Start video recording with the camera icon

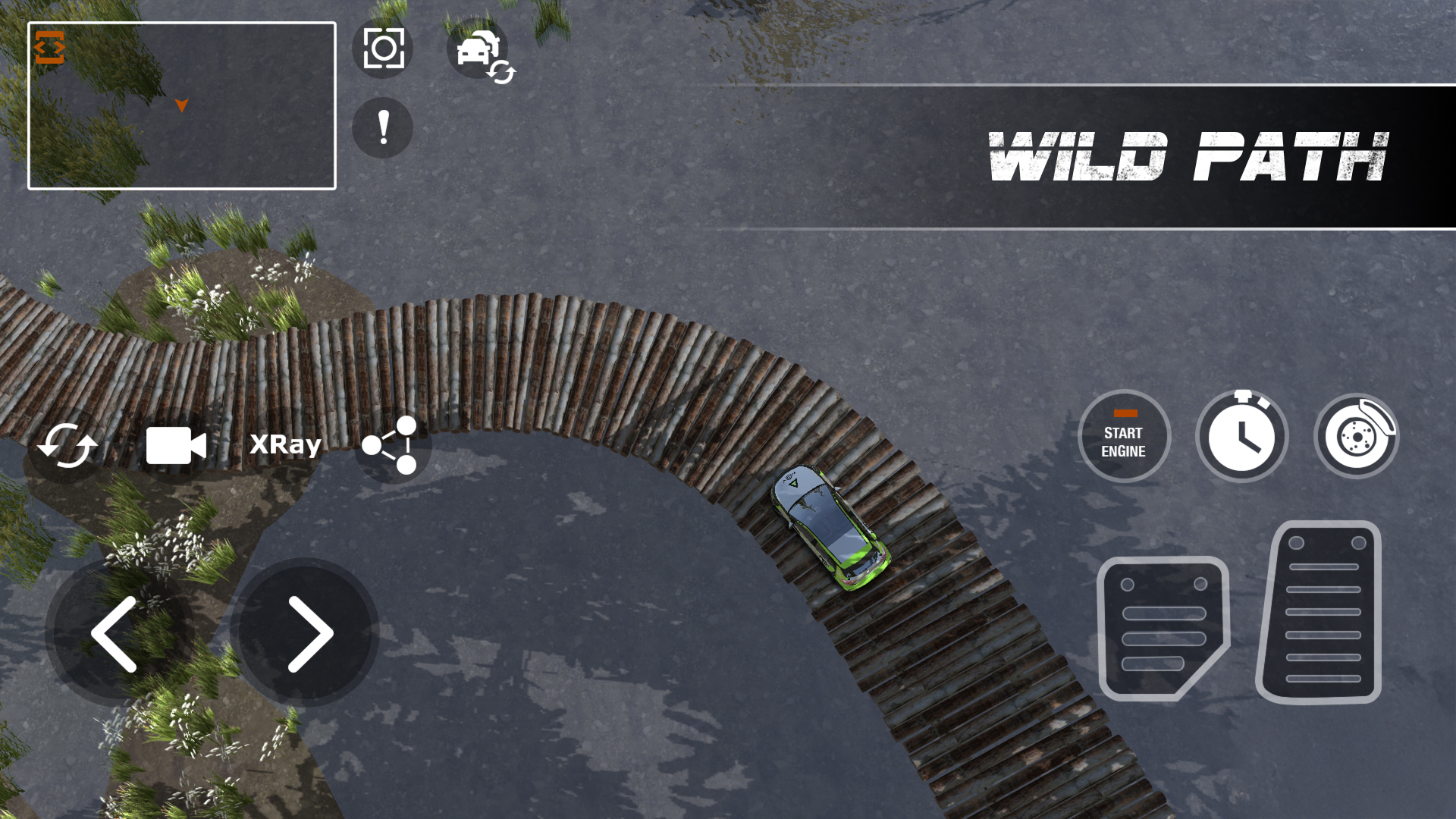(176, 446)
